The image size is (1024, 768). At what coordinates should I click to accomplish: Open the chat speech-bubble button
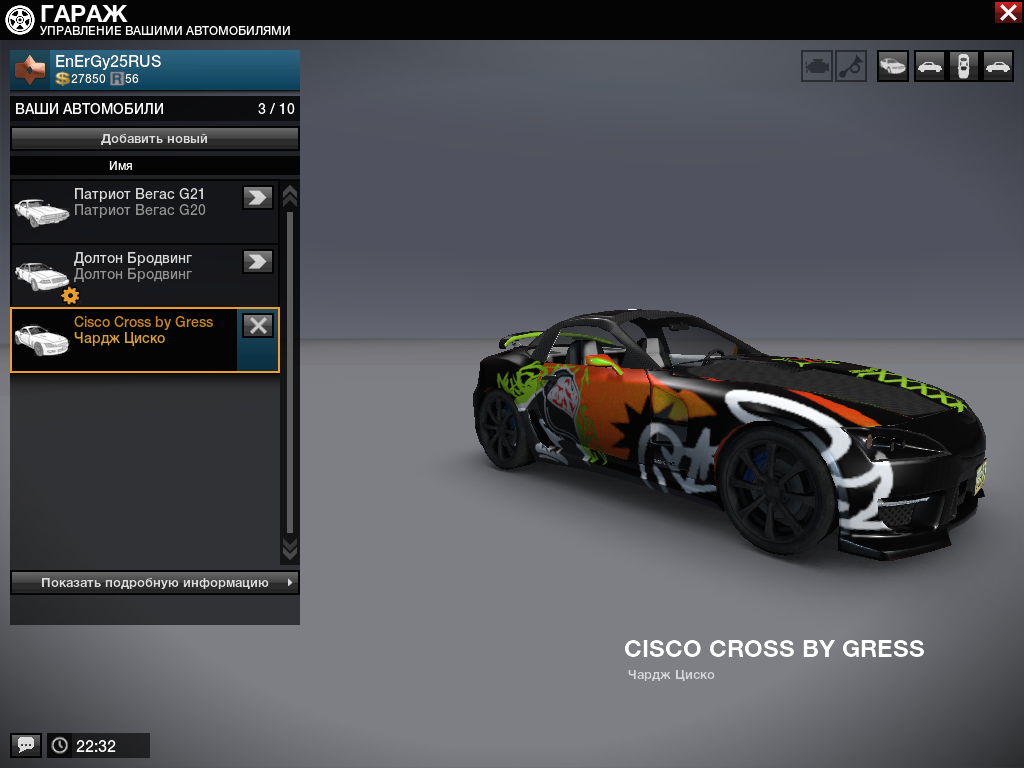[x=26, y=745]
